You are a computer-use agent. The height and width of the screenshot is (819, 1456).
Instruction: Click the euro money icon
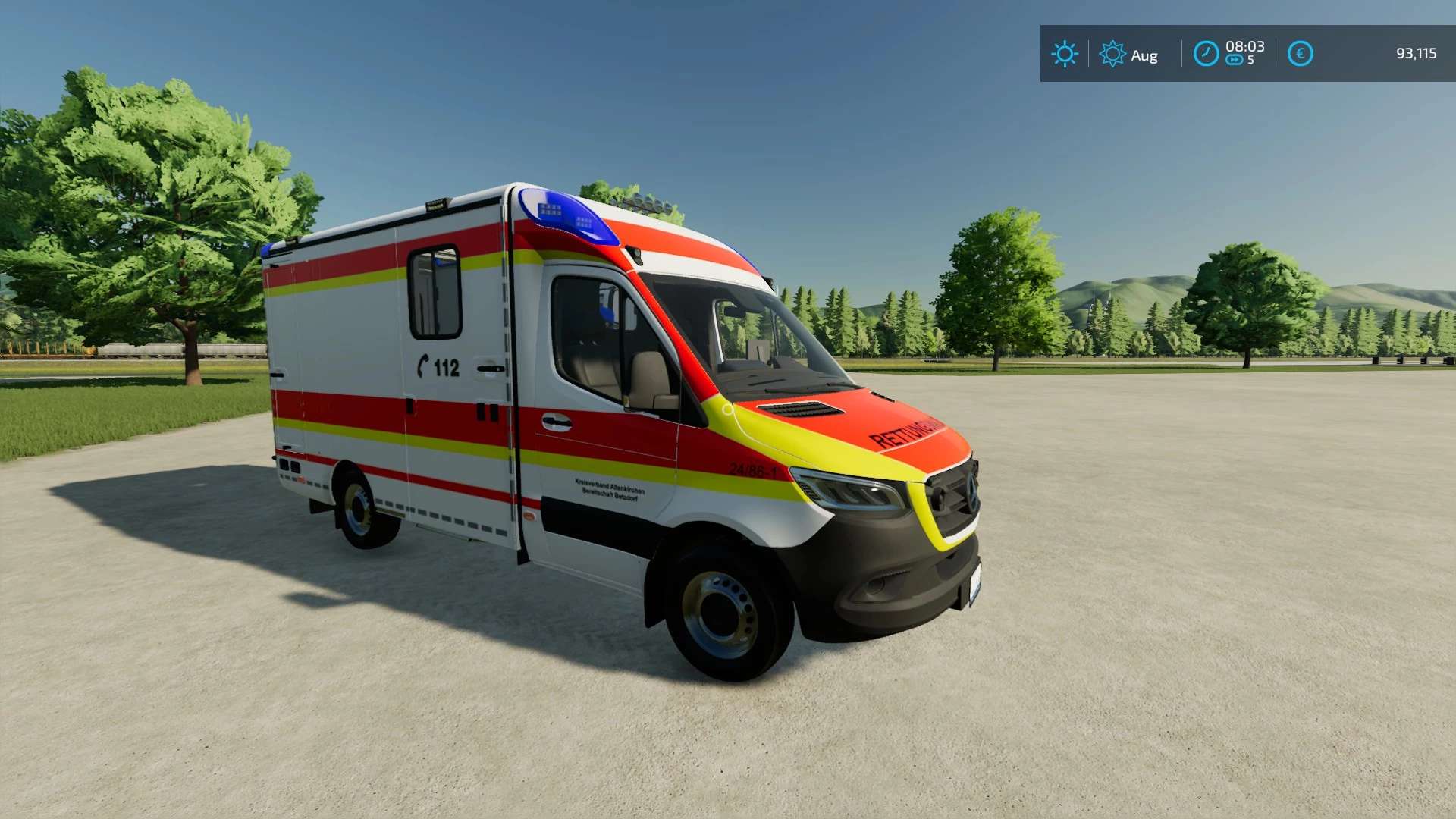(x=1300, y=54)
